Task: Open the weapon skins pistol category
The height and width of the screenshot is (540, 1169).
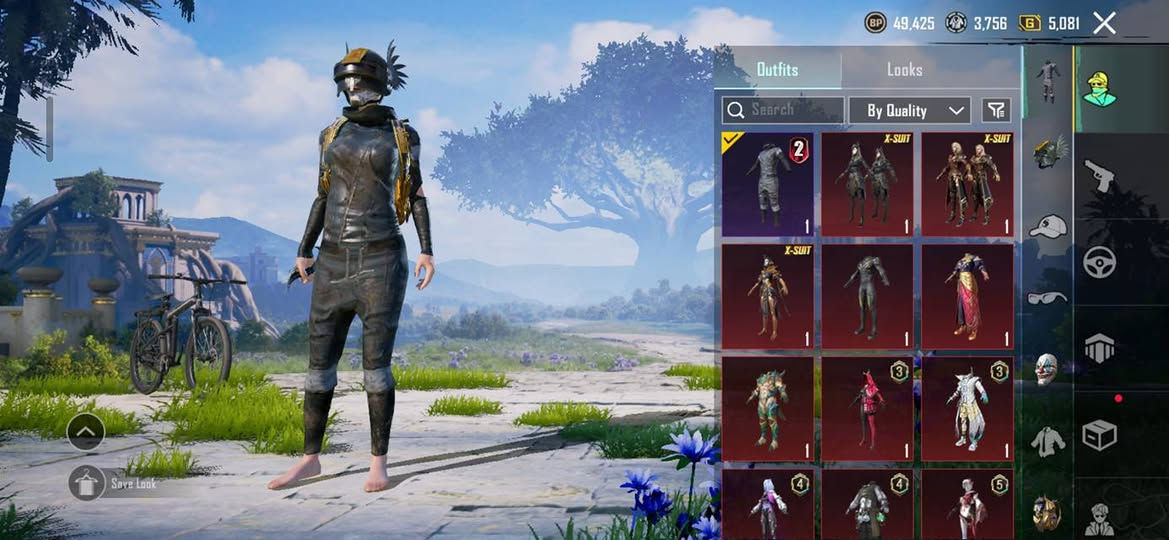Action: tap(1100, 176)
